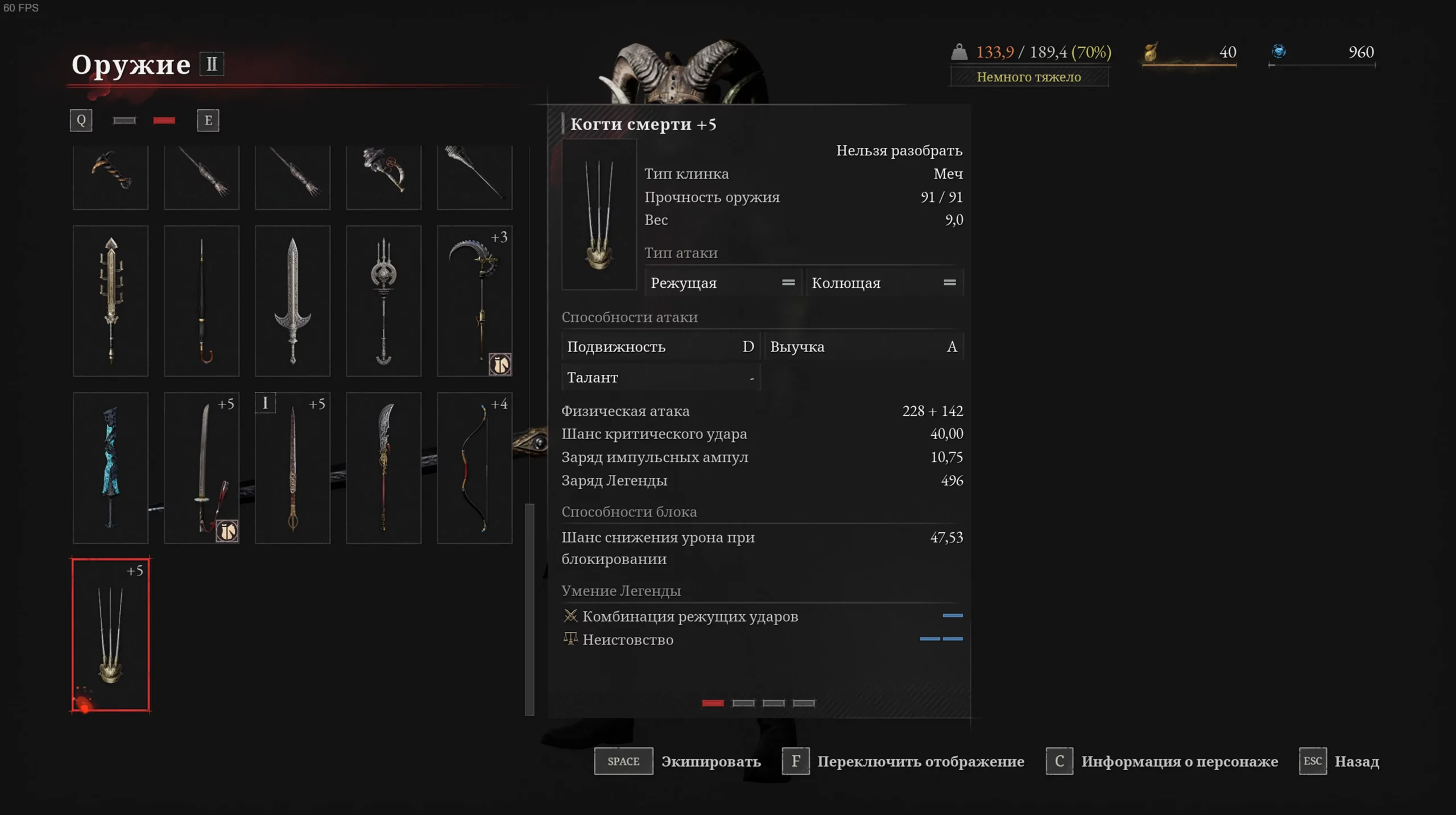Viewport: 1456px width, 815px height.
Task: Click the weapon list scrollbar
Action: (x=530, y=609)
